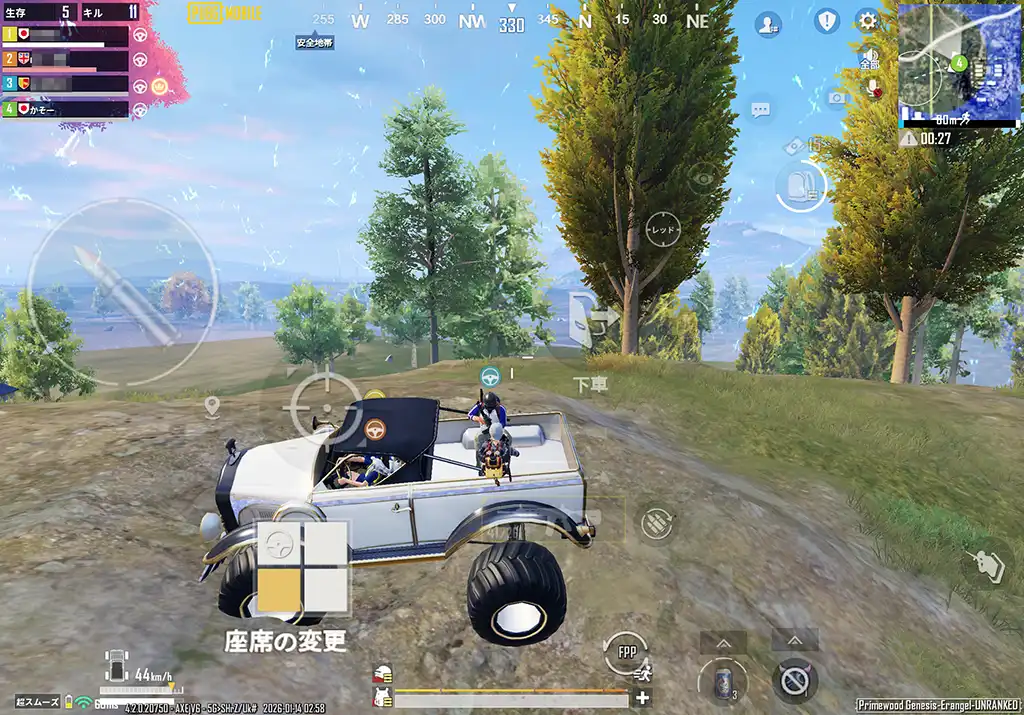The height and width of the screenshot is (715, 1024).
Task: Select the throwable slot with prohibited icon
Action: [795, 681]
